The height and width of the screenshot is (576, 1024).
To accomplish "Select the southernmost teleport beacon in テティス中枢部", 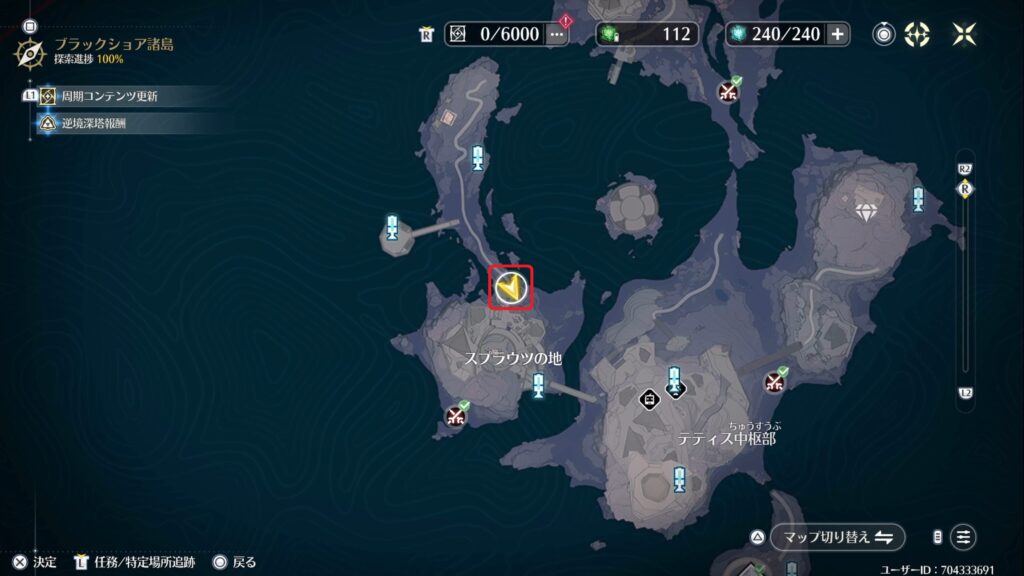I will pyautogui.click(x=680, y=478).
